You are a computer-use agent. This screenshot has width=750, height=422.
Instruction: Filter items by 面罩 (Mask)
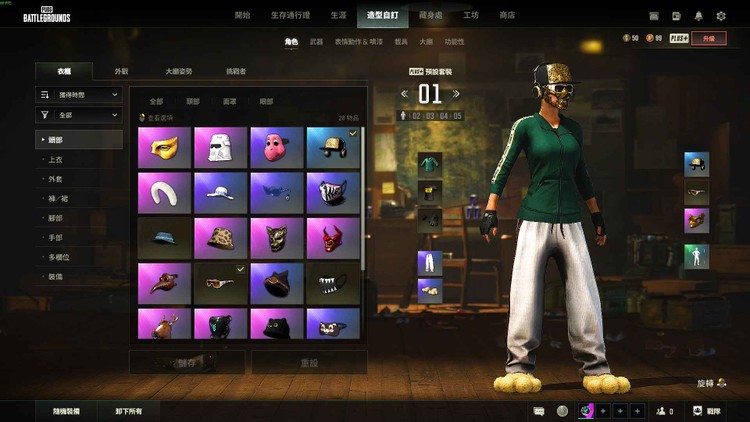pos(230,101)
